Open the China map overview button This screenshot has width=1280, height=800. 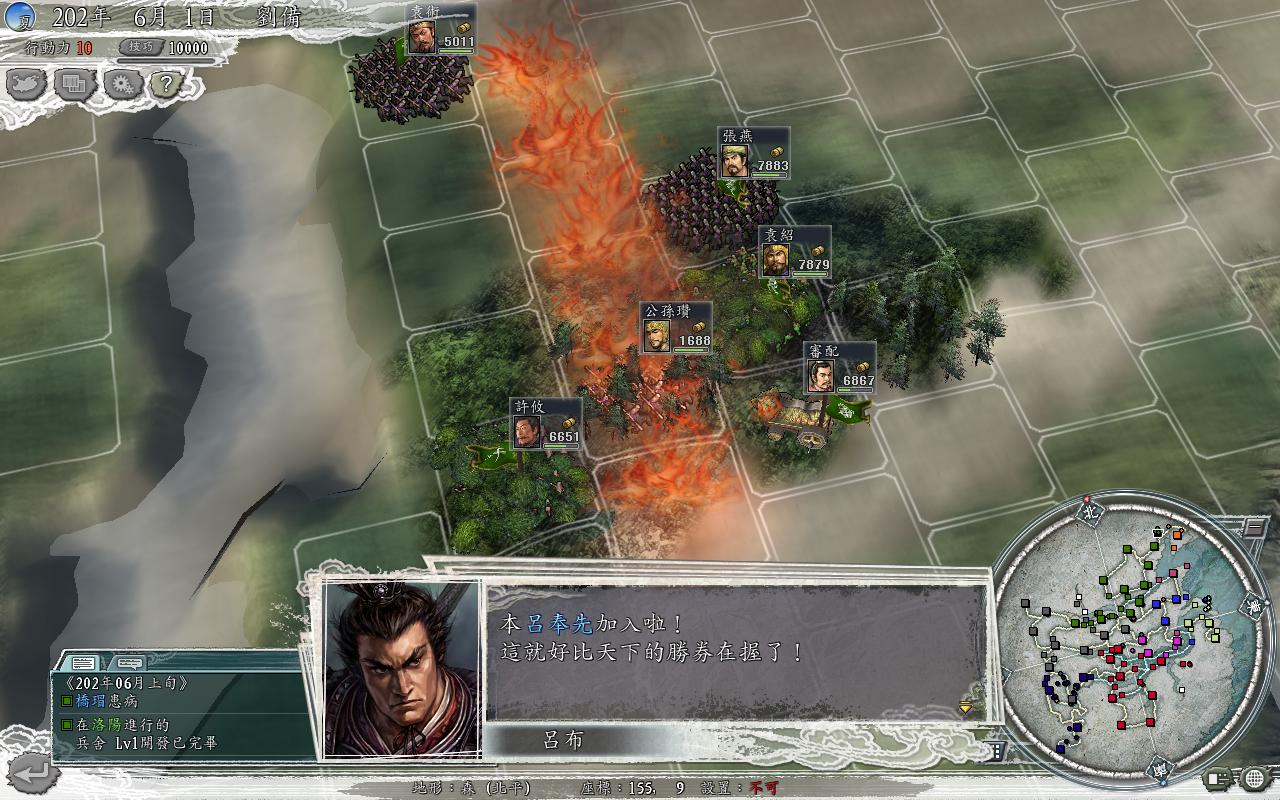pyautogui.click(x=28, y=84)
